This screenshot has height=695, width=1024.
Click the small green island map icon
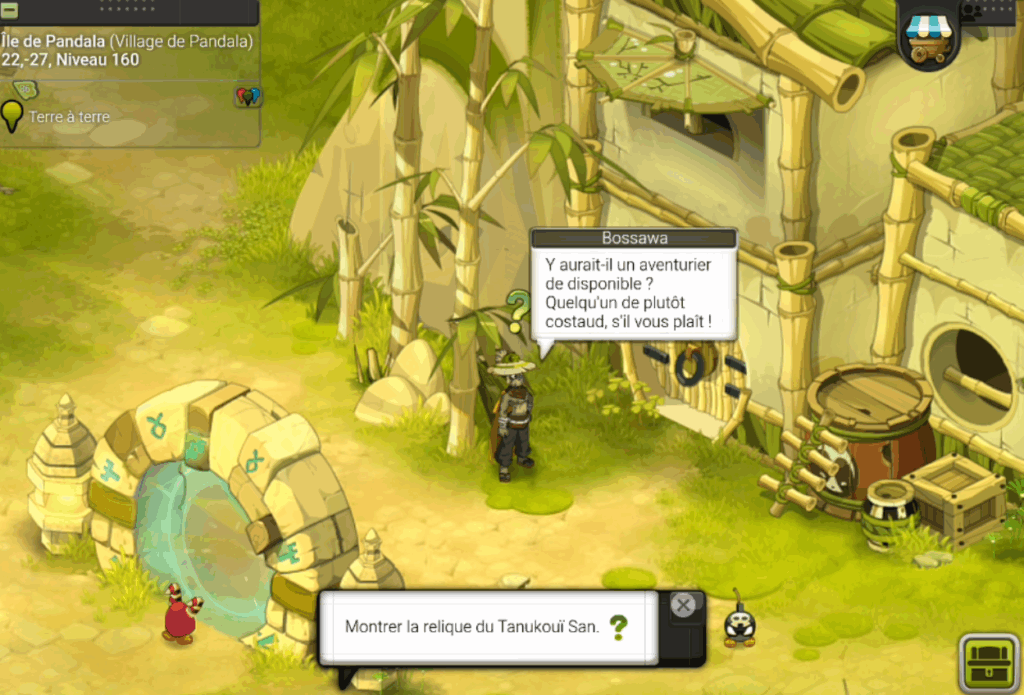(24, 91)
